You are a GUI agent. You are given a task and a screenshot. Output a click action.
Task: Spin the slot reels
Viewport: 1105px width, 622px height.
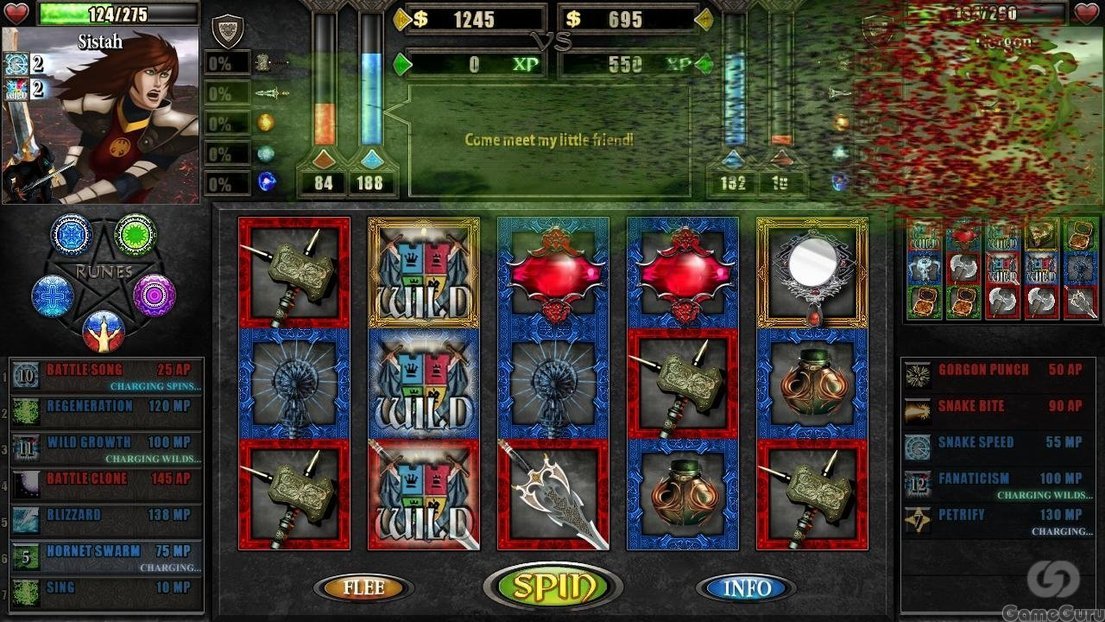coord(552,587)
